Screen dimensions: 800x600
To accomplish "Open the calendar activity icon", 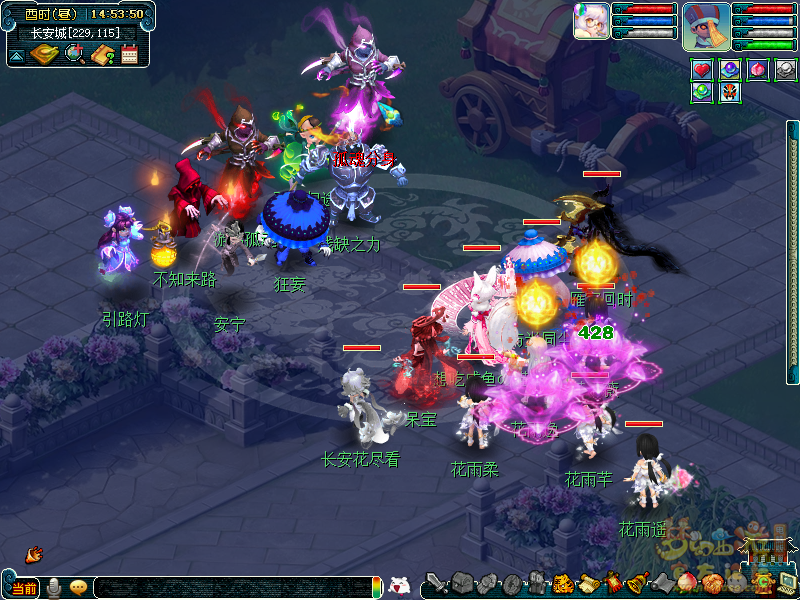I will (x=129, y=54).
